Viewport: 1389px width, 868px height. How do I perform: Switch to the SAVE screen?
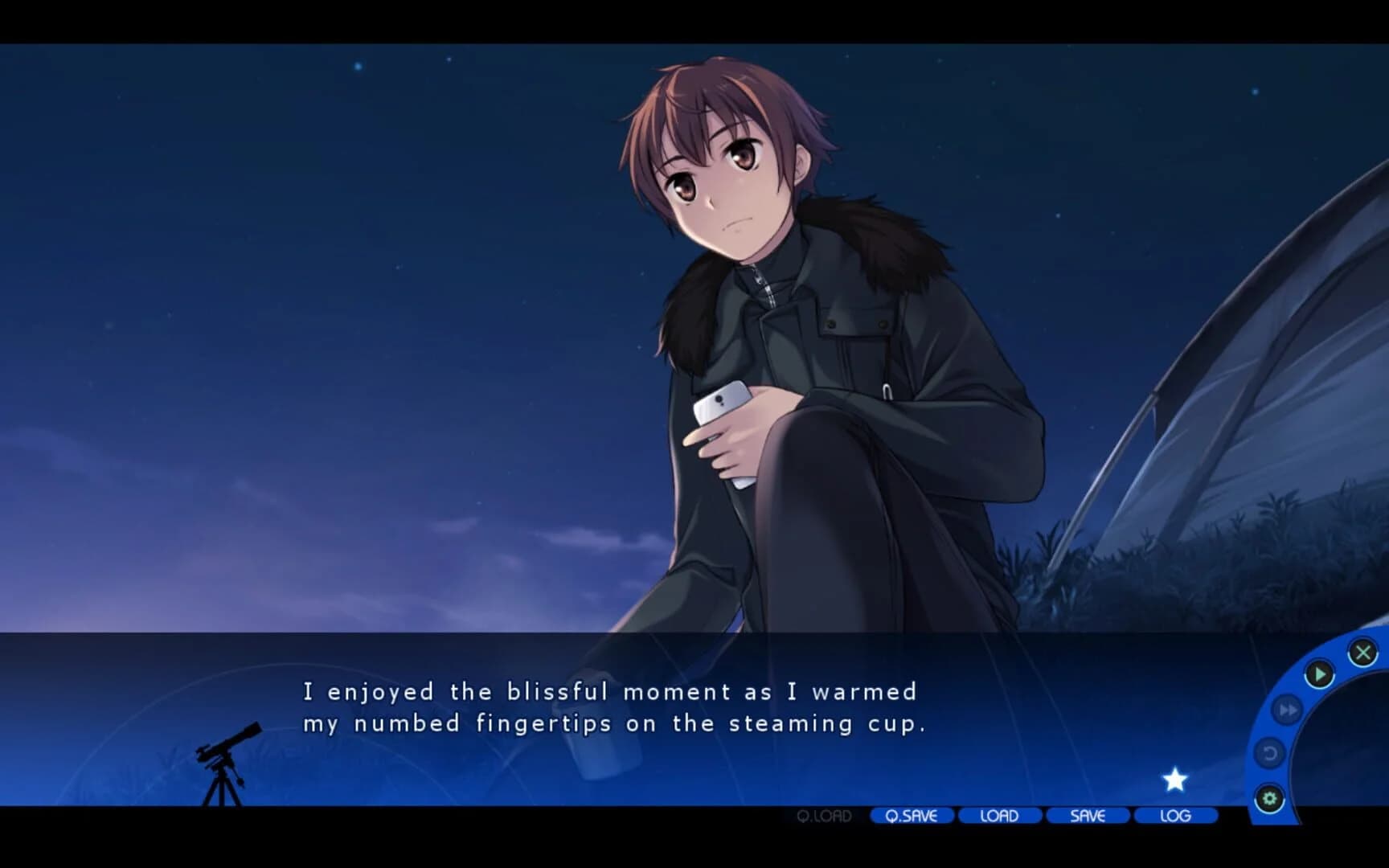[x=1087, y=816]
